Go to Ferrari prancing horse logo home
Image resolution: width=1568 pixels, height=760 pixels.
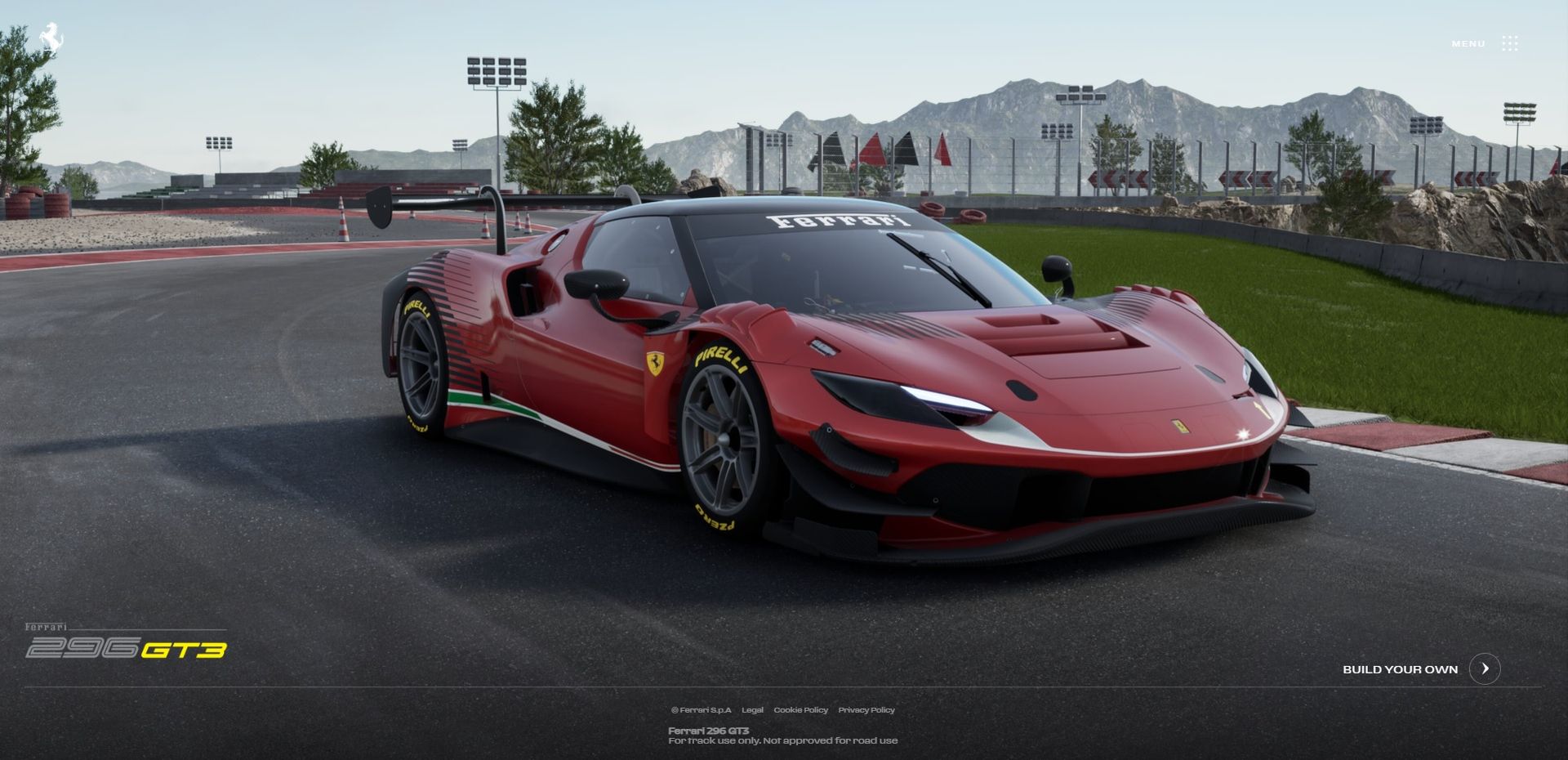coord(51,38)
